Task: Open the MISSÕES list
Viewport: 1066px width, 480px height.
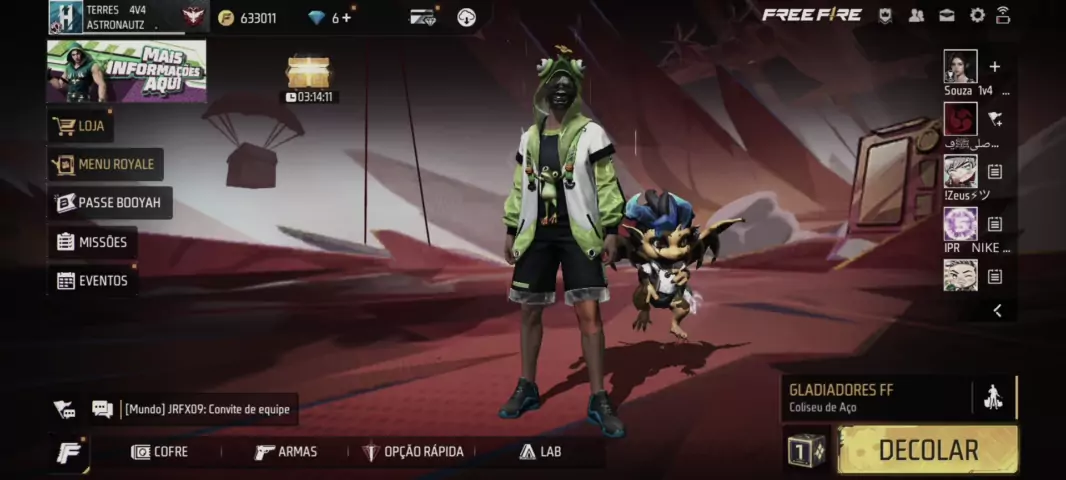Action: click(93, 242)
